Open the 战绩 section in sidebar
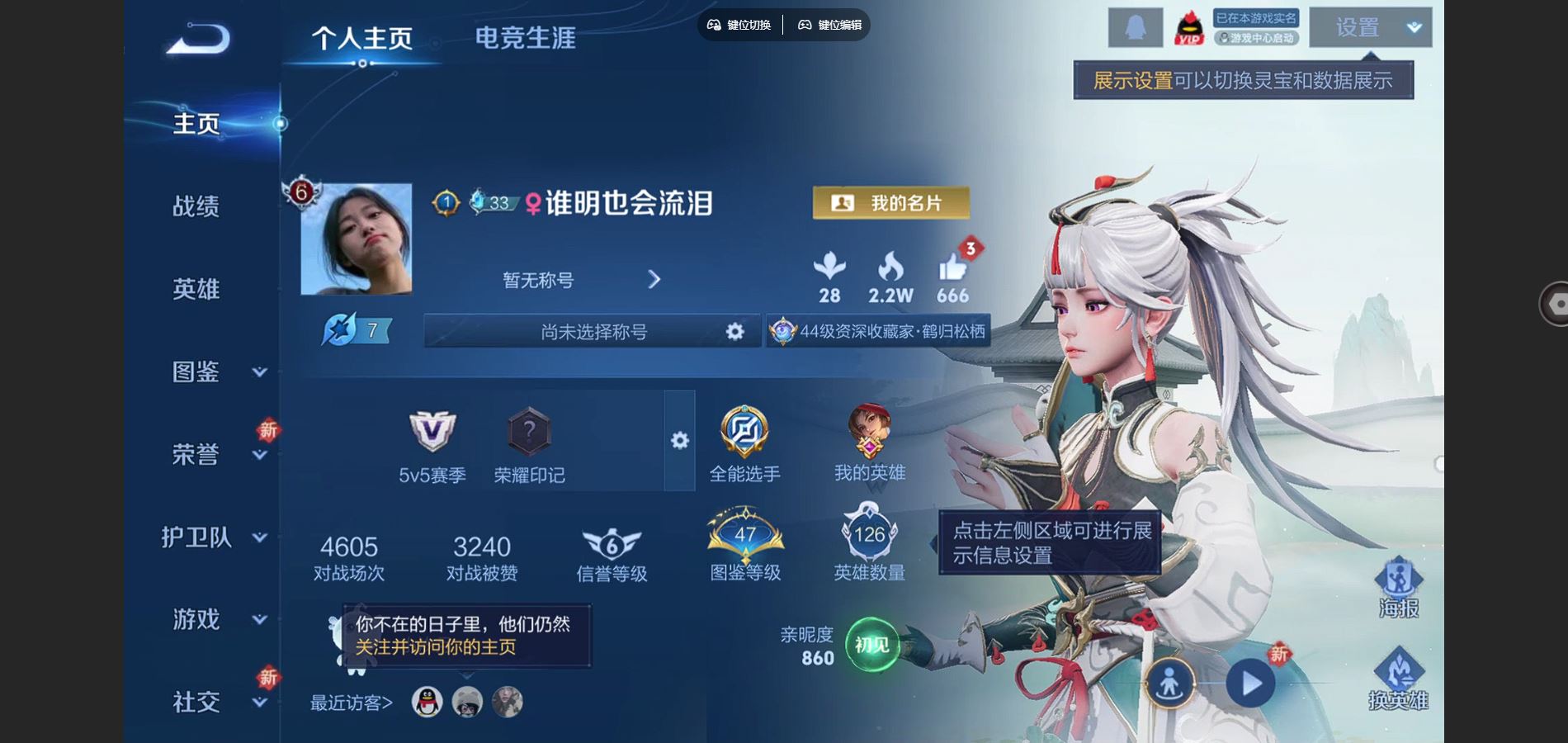Viewport: 1568px width, 743px height. 196,206
